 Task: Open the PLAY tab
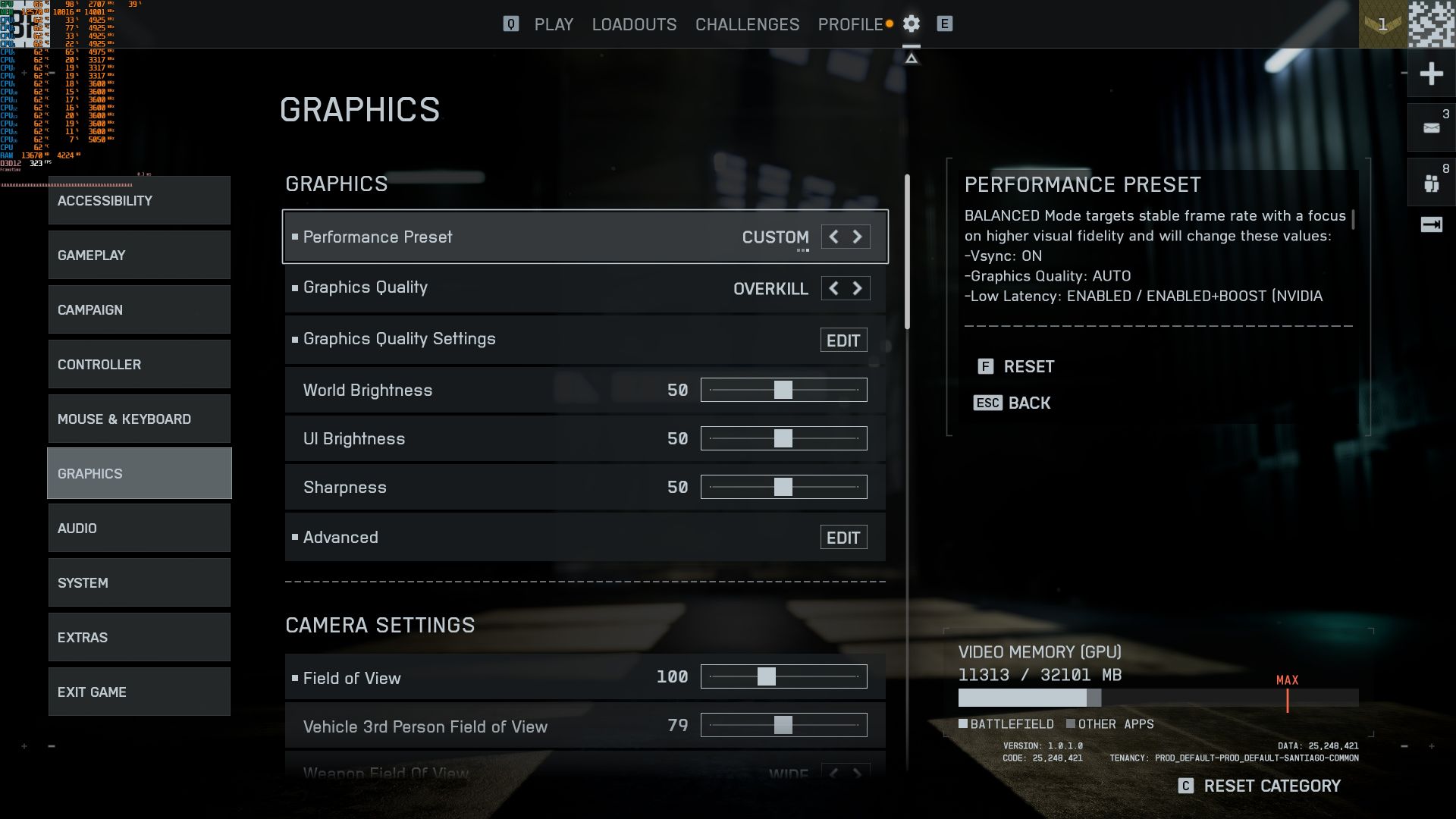[554, 24]
